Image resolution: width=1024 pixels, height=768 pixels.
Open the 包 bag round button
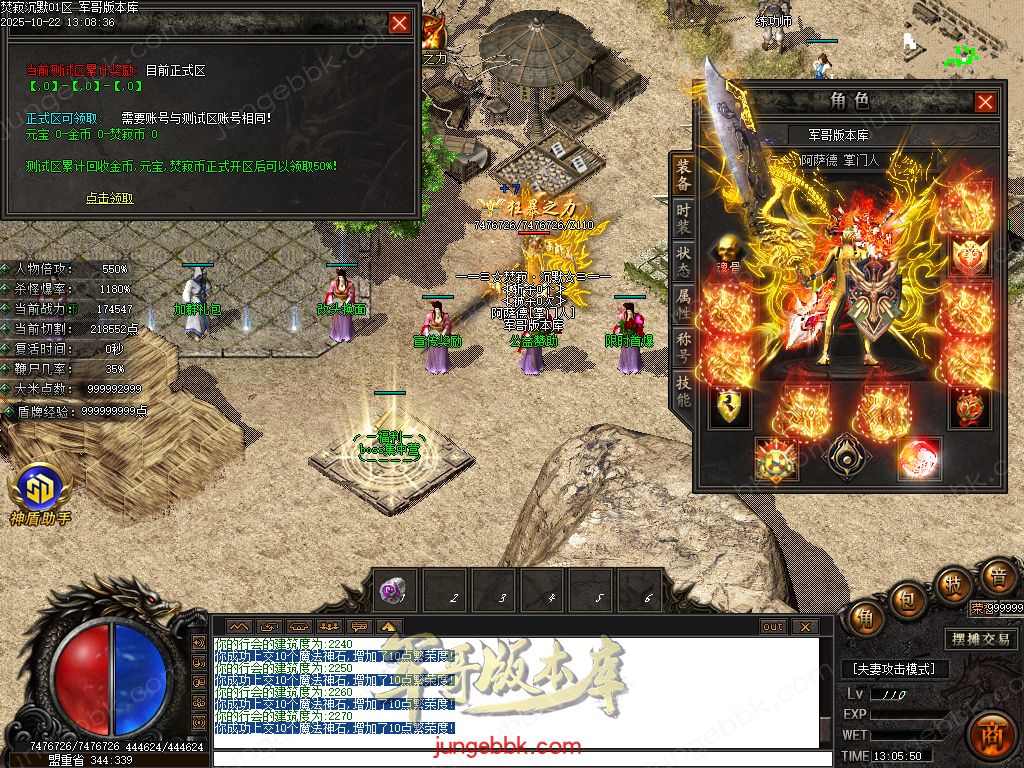908,600
